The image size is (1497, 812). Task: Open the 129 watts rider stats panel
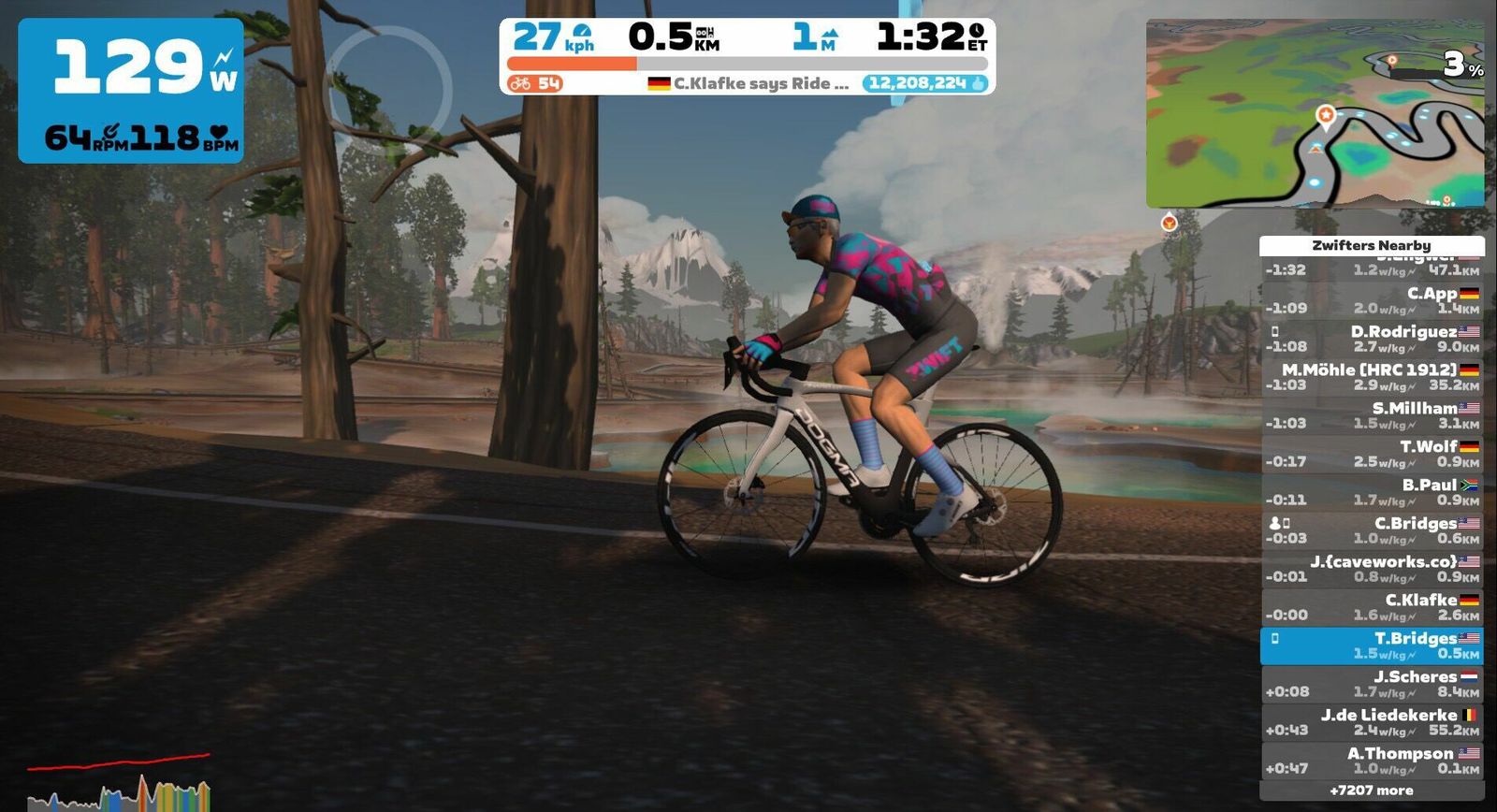(131, 90)
